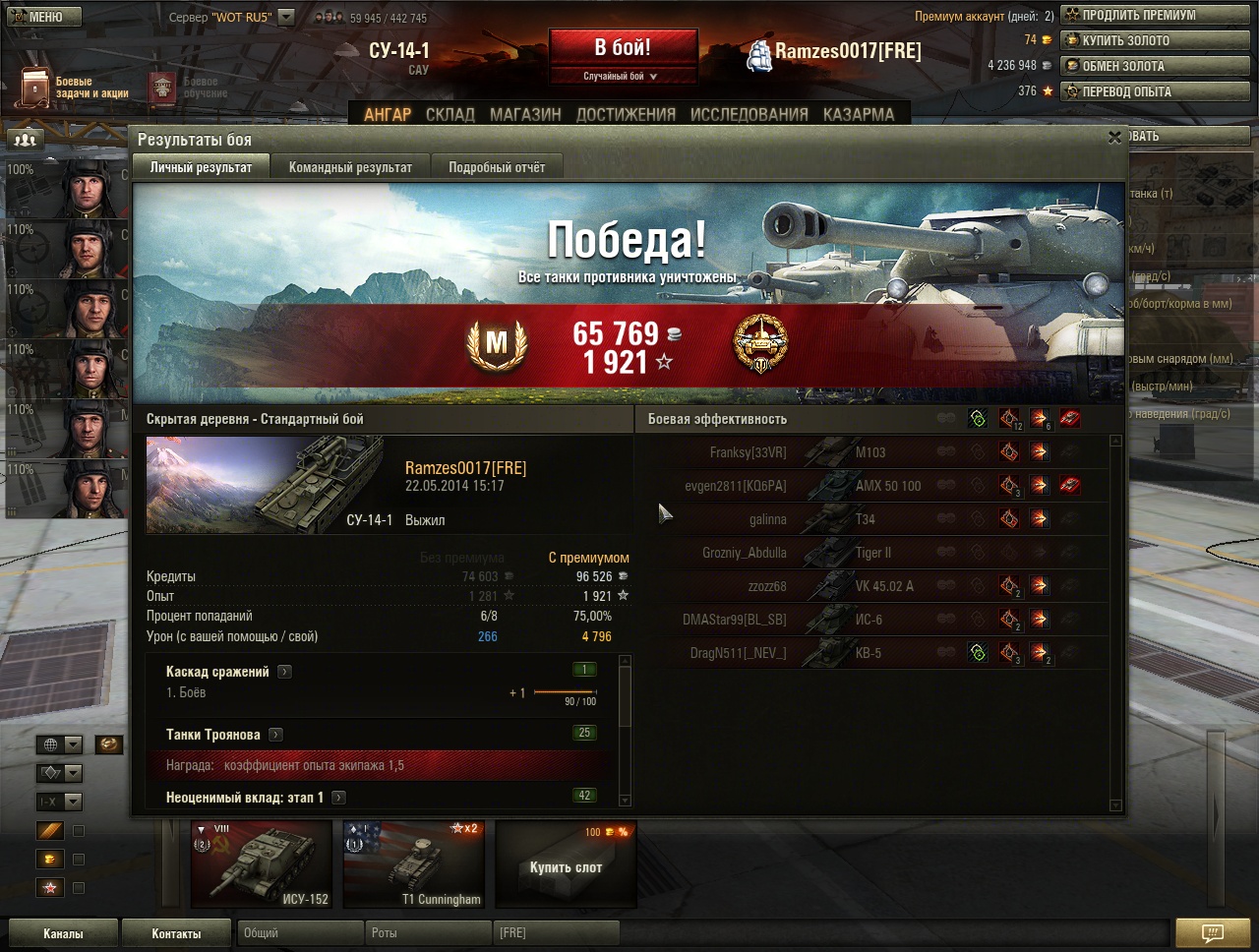Close the battle results window

1114,139
